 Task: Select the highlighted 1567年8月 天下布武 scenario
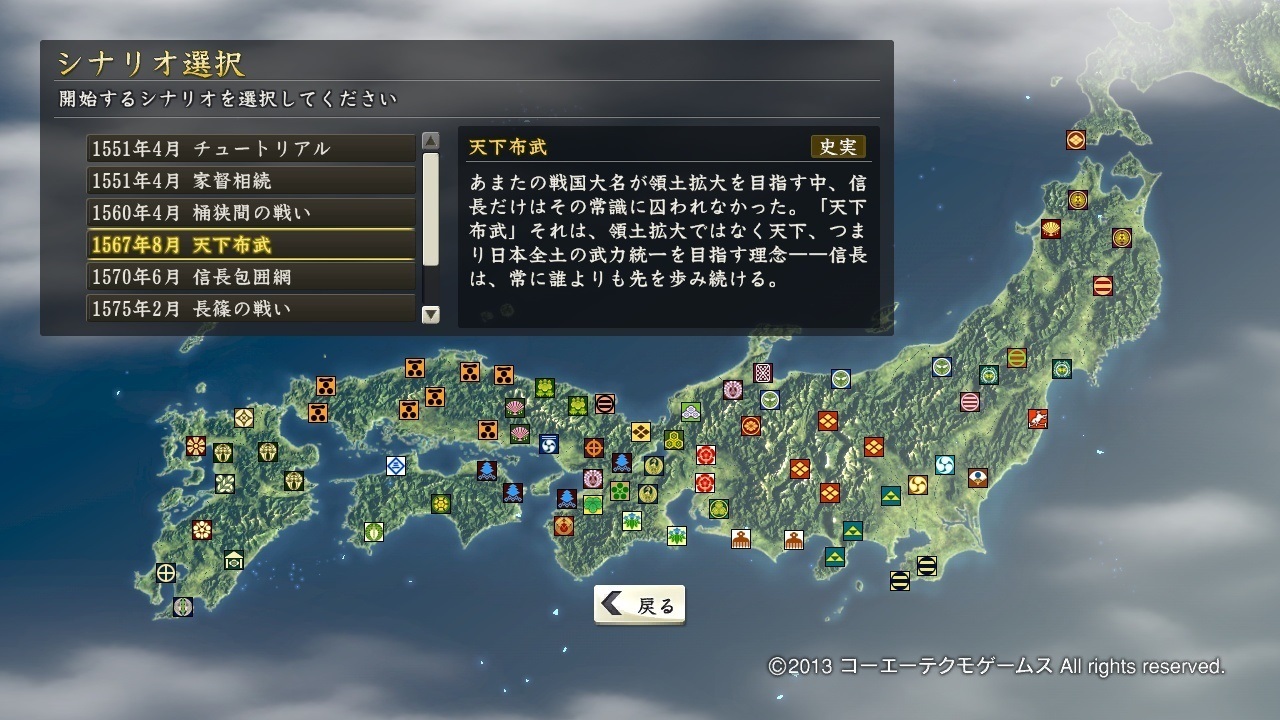coord(250,245)
